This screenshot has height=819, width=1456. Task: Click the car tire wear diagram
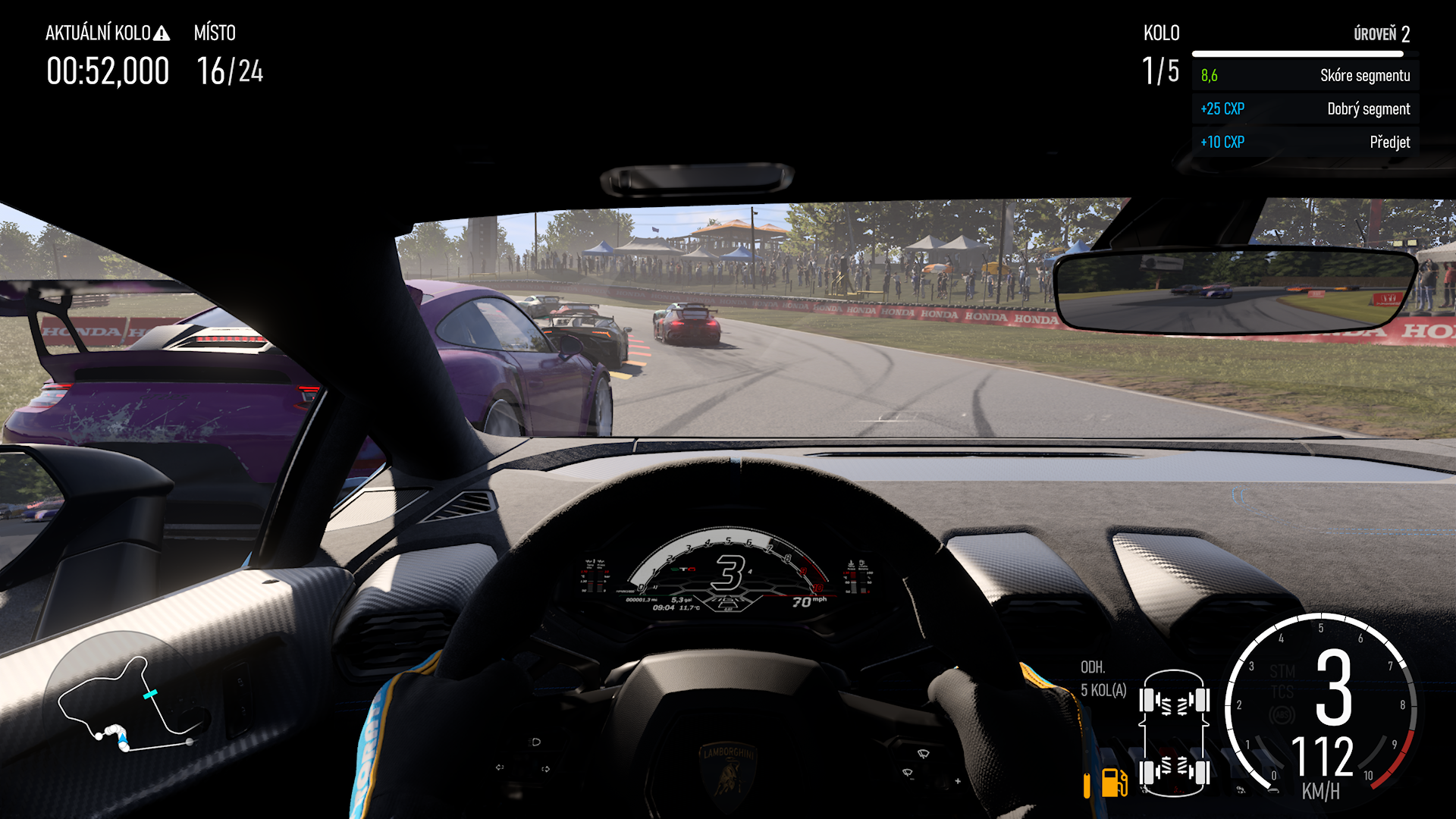pyautogui.click(x=1173, y=733)
